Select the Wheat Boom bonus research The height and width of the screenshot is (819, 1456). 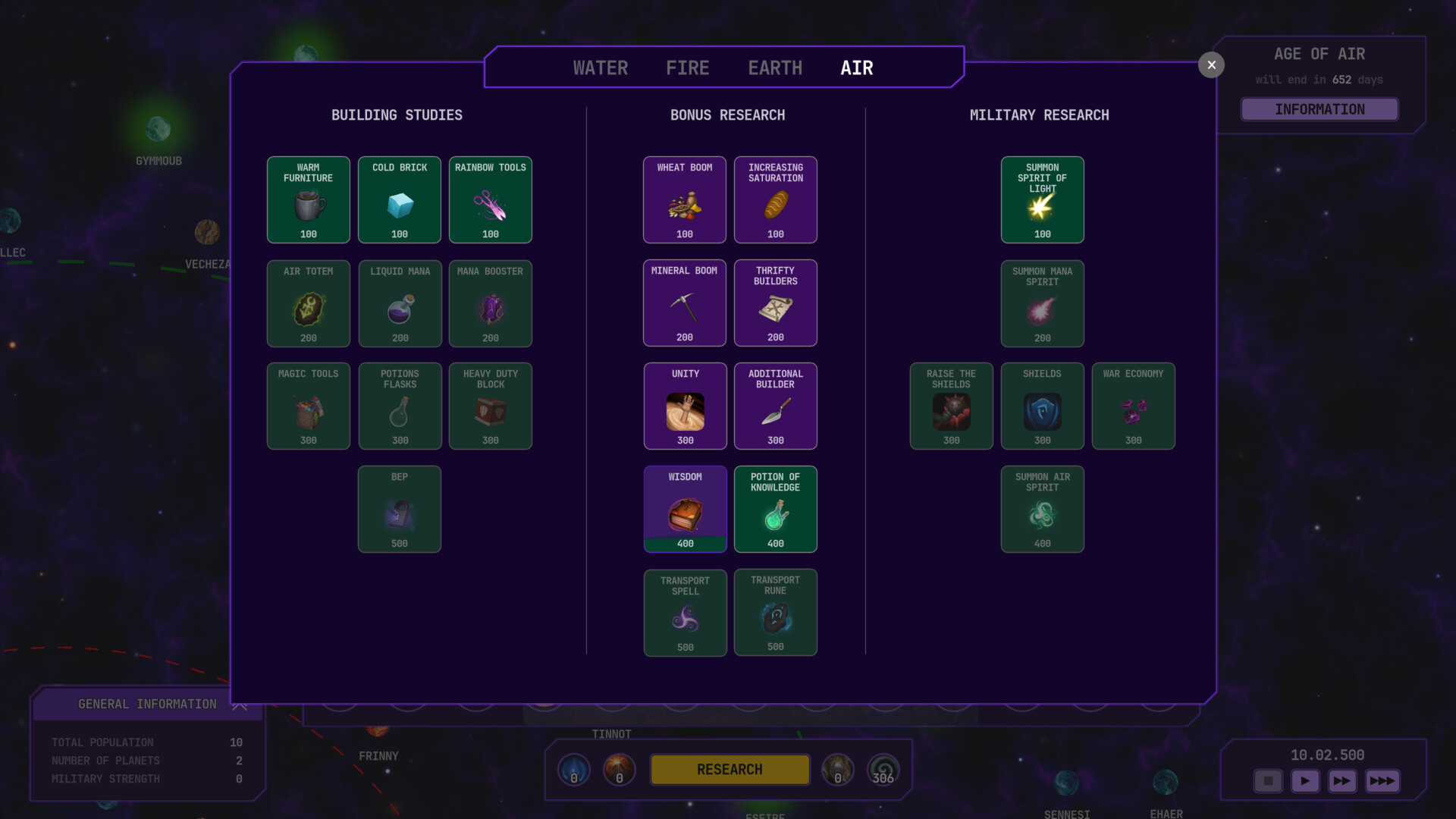pos(684,199)
